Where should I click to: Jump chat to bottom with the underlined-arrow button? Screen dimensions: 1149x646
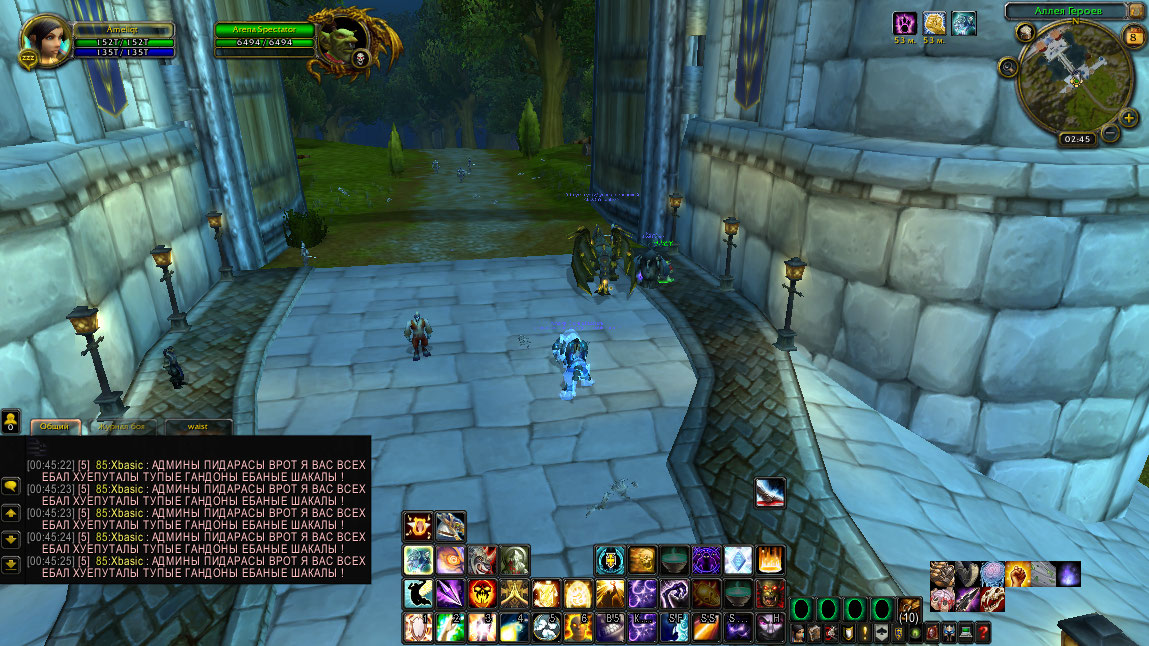[11, 564]
